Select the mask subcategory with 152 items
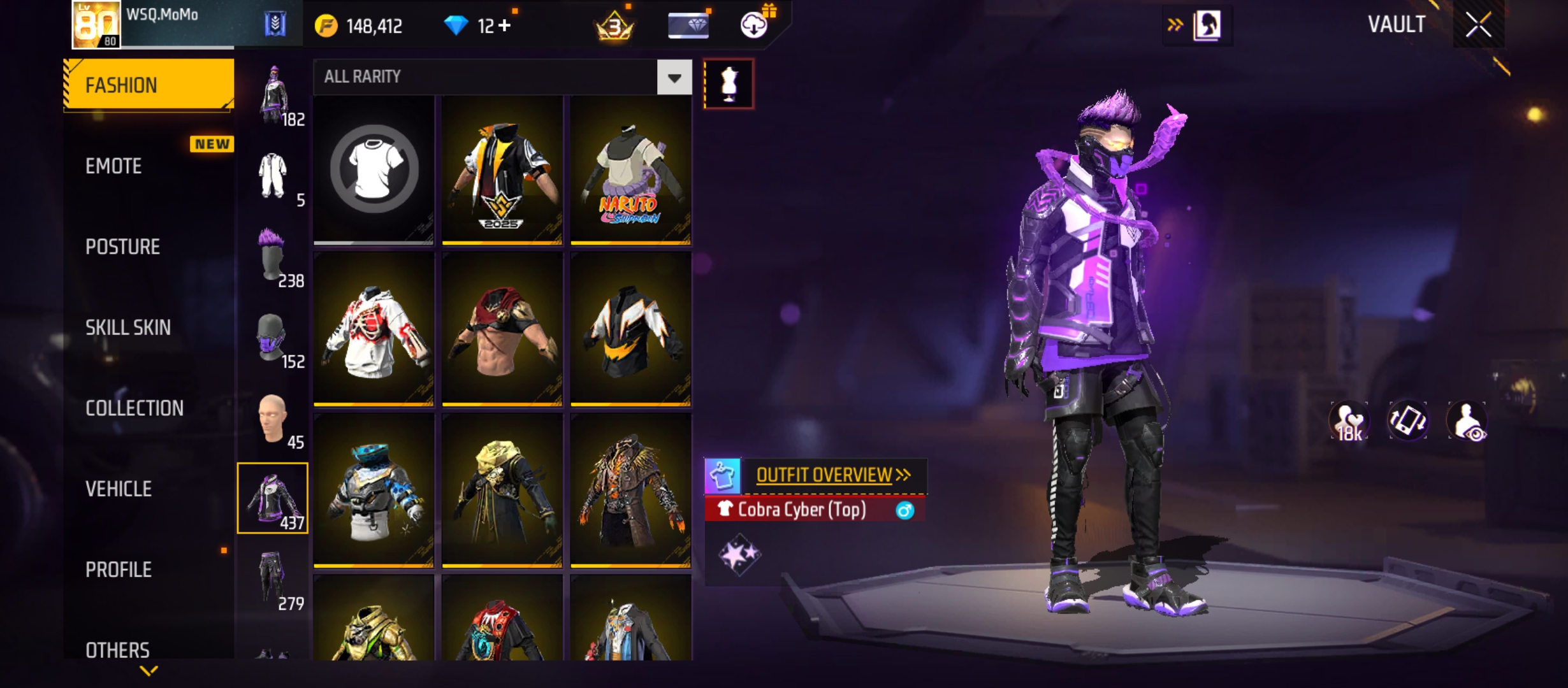Image resolution: width=1568 pixels, height=688 pixels. (x=273, y=338)
